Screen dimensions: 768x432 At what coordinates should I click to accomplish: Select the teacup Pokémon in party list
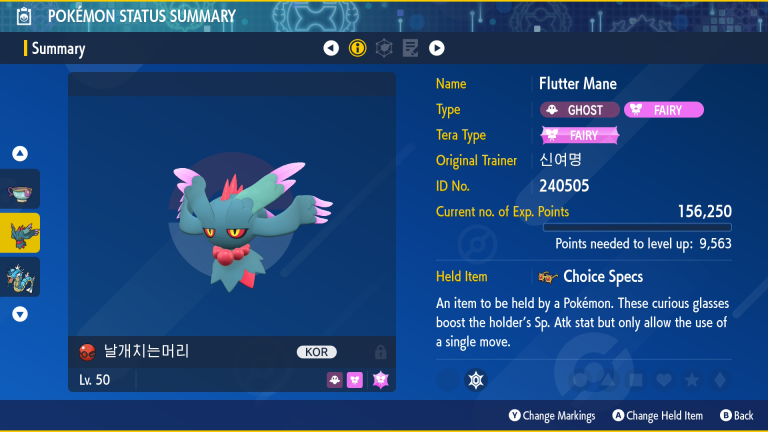(x=20, y=190)
